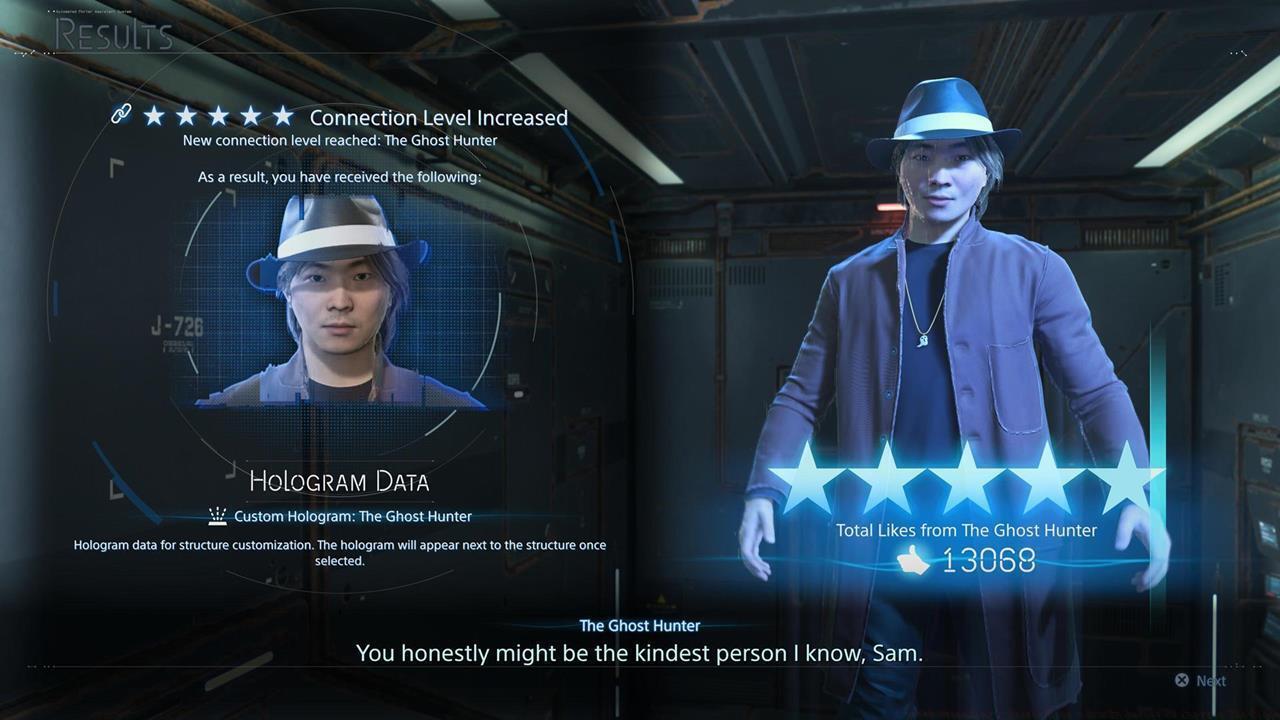Click the dialogue line from The Ghost Hunter
This screenshot has height=720, width=1280.
639,652
